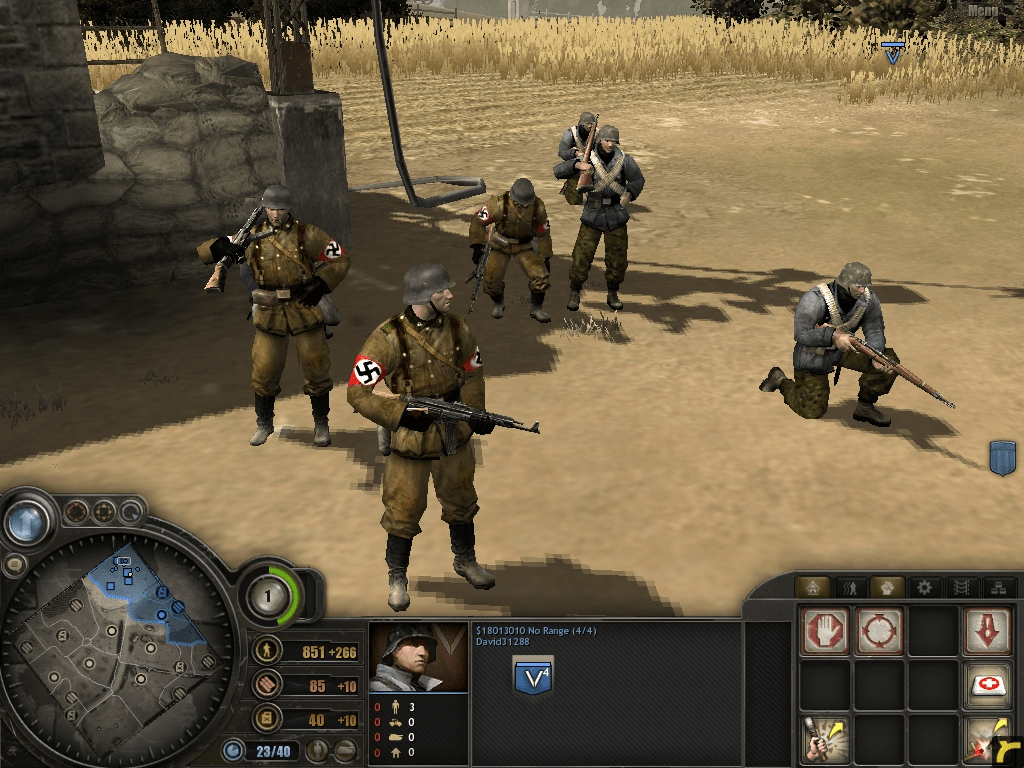Image resolution: width=1024 pixels, height=768 pixels.
Task: Open the infantry silhouette tab
Action: [849, 587]
